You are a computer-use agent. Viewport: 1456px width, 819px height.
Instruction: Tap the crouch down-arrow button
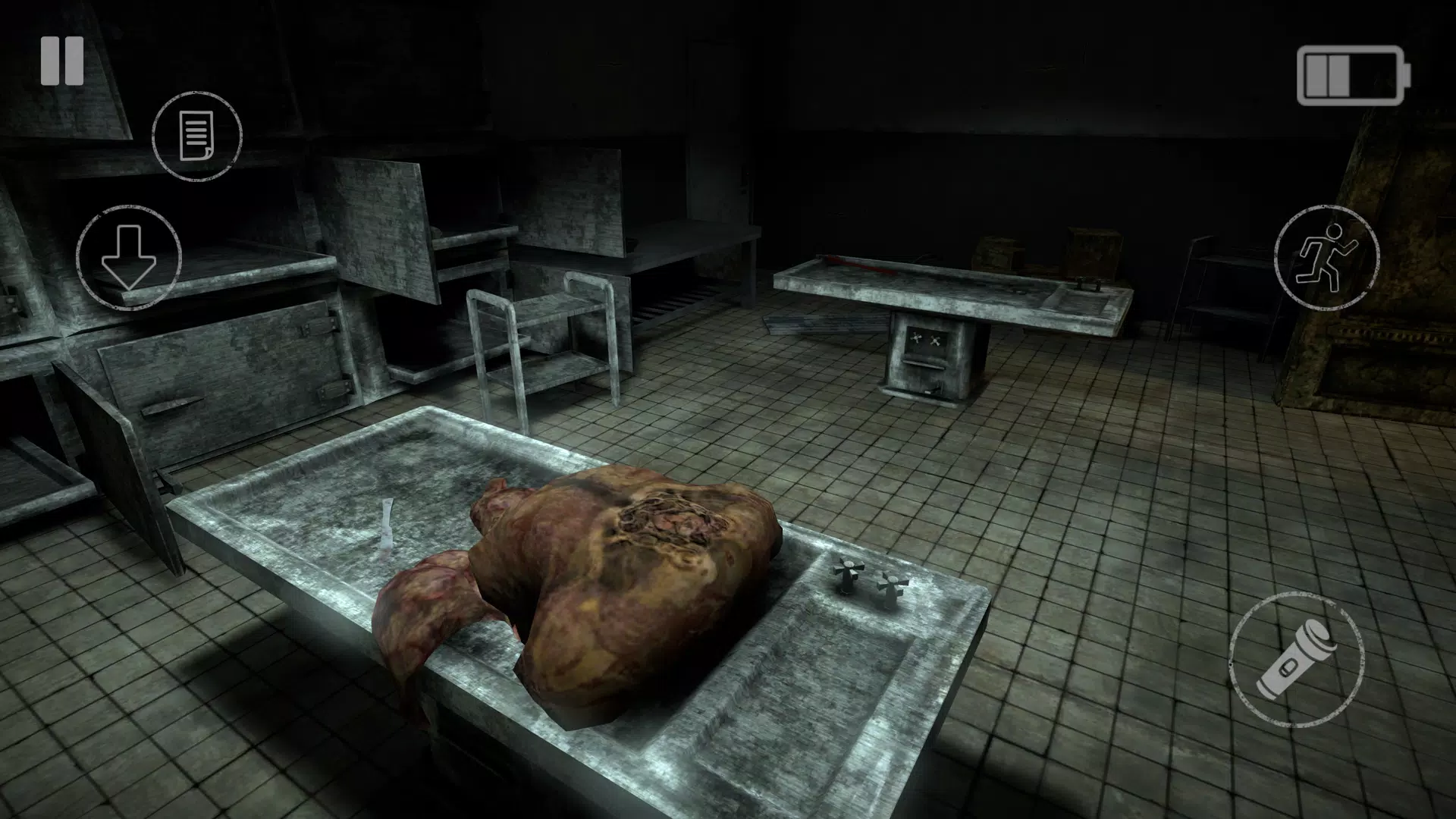click(x=129, y=258)
